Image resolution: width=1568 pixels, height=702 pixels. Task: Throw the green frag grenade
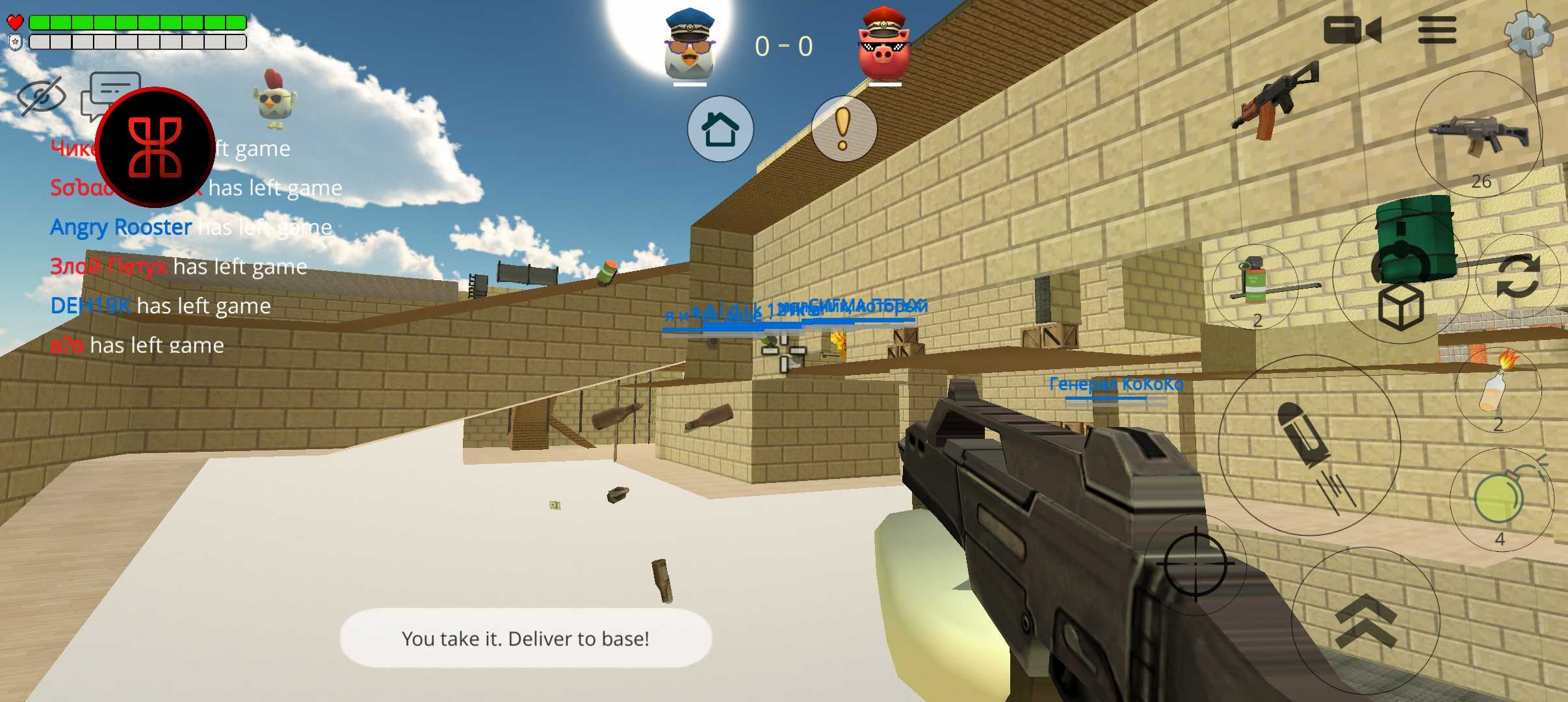[x=1500, y=500]
